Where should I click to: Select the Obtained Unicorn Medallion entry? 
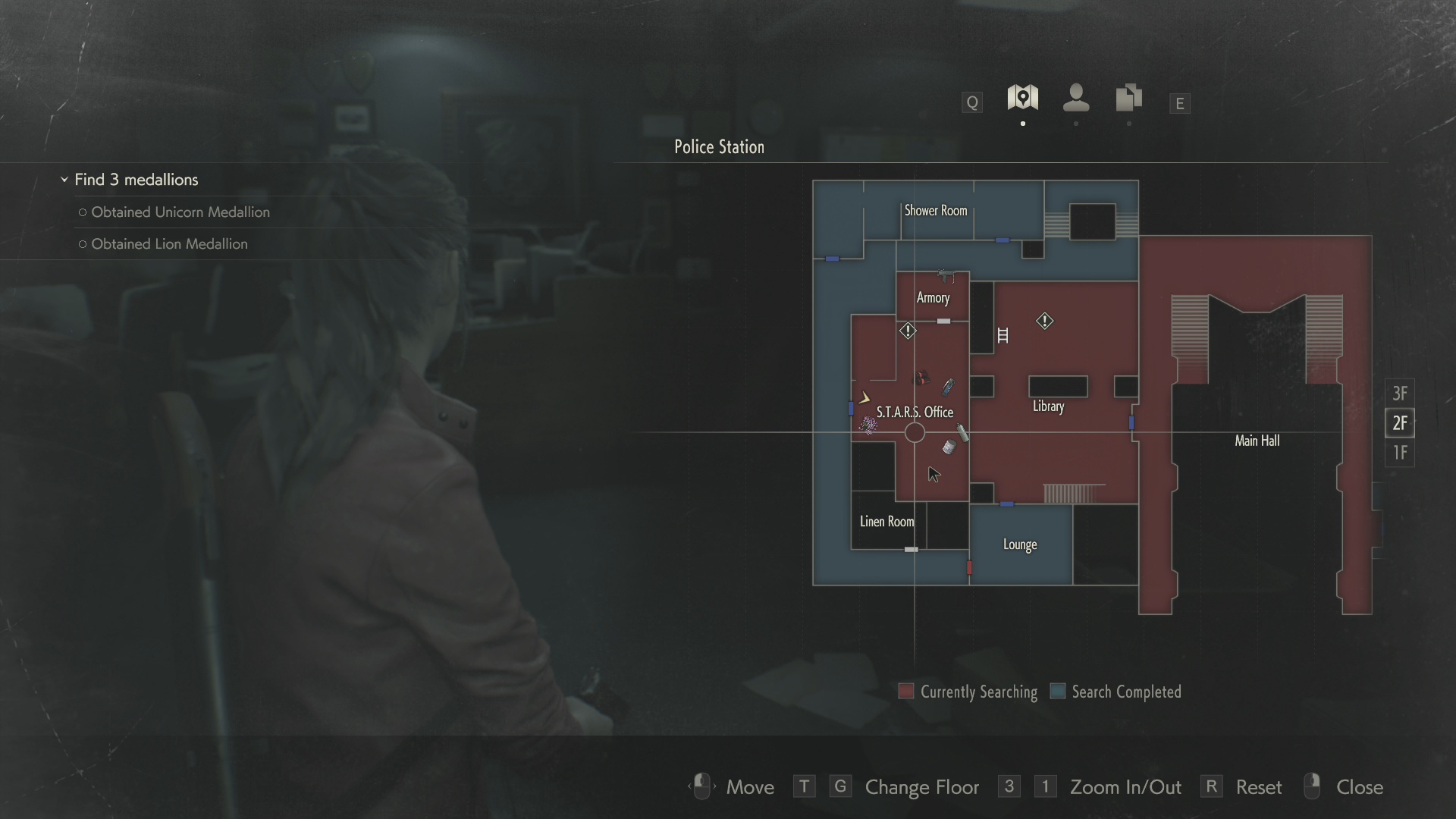pyautogui.click(x=180, y=212)
